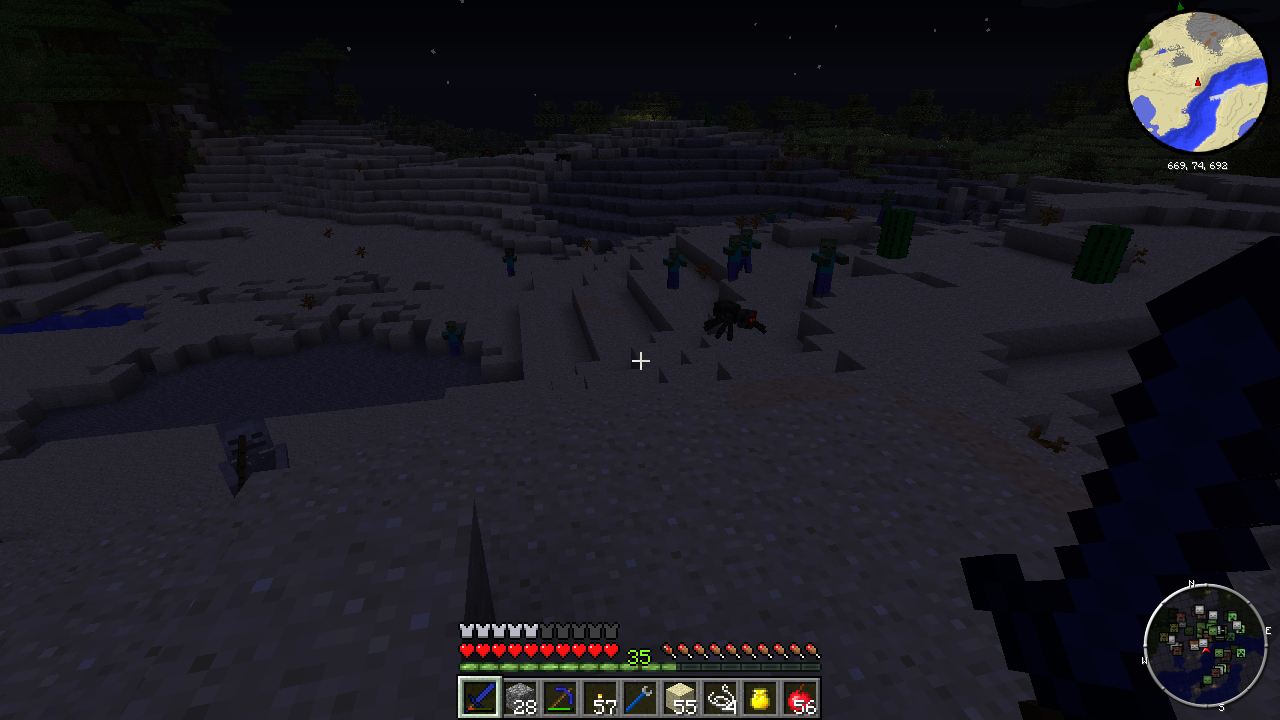Open the round overview map in the top corner

pyautogui.click(x=1197, y=82)
